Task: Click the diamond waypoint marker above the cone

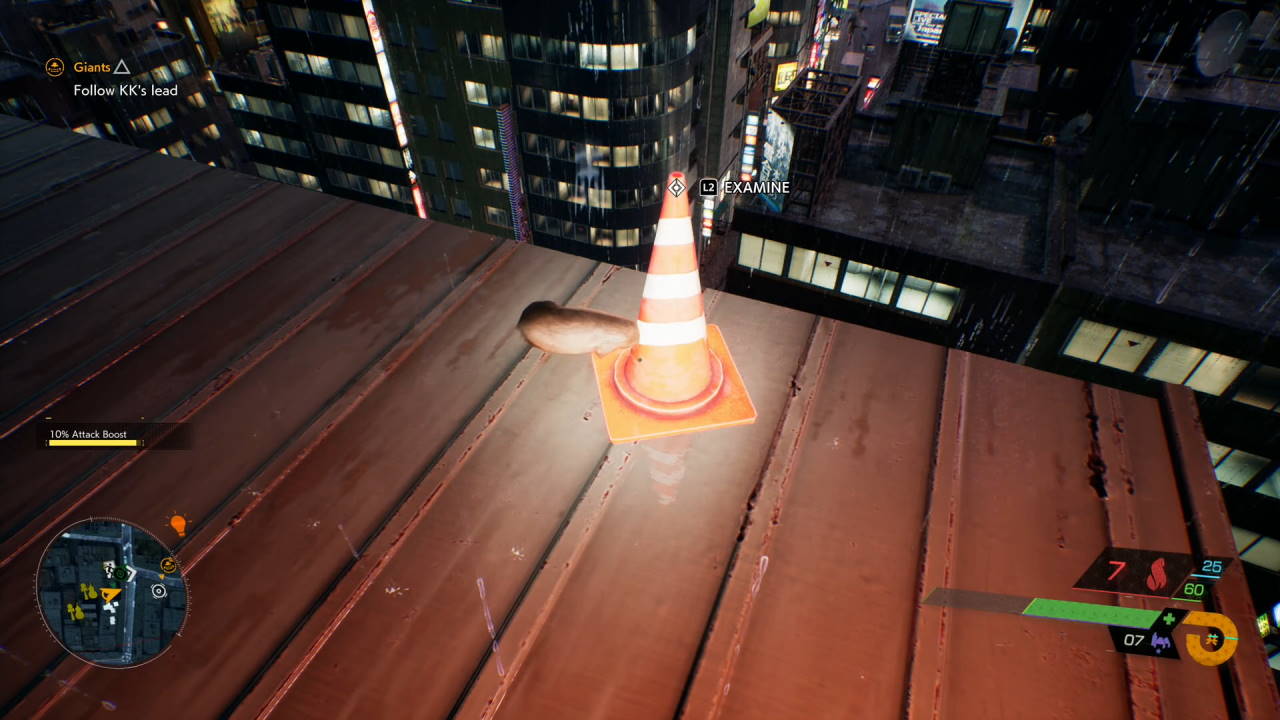Action: coord(676,187)
